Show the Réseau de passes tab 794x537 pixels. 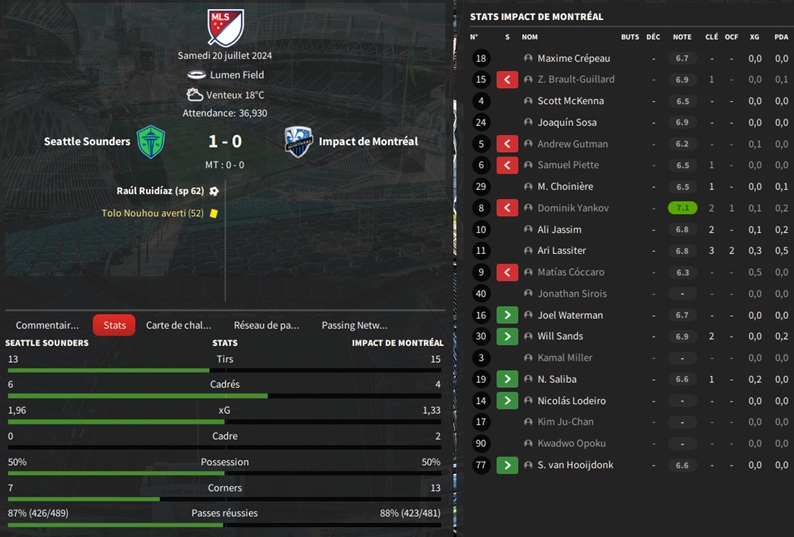[266, 325]
